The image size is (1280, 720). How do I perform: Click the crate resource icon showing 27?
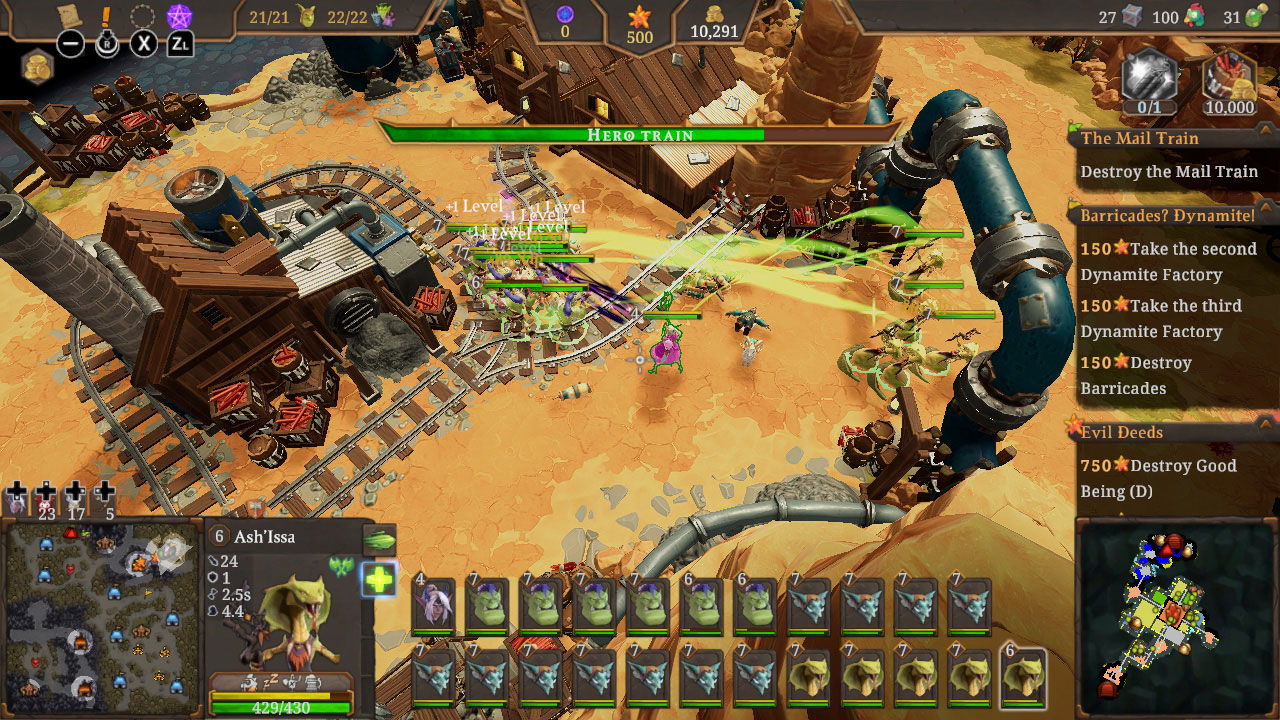[1131, 15]
